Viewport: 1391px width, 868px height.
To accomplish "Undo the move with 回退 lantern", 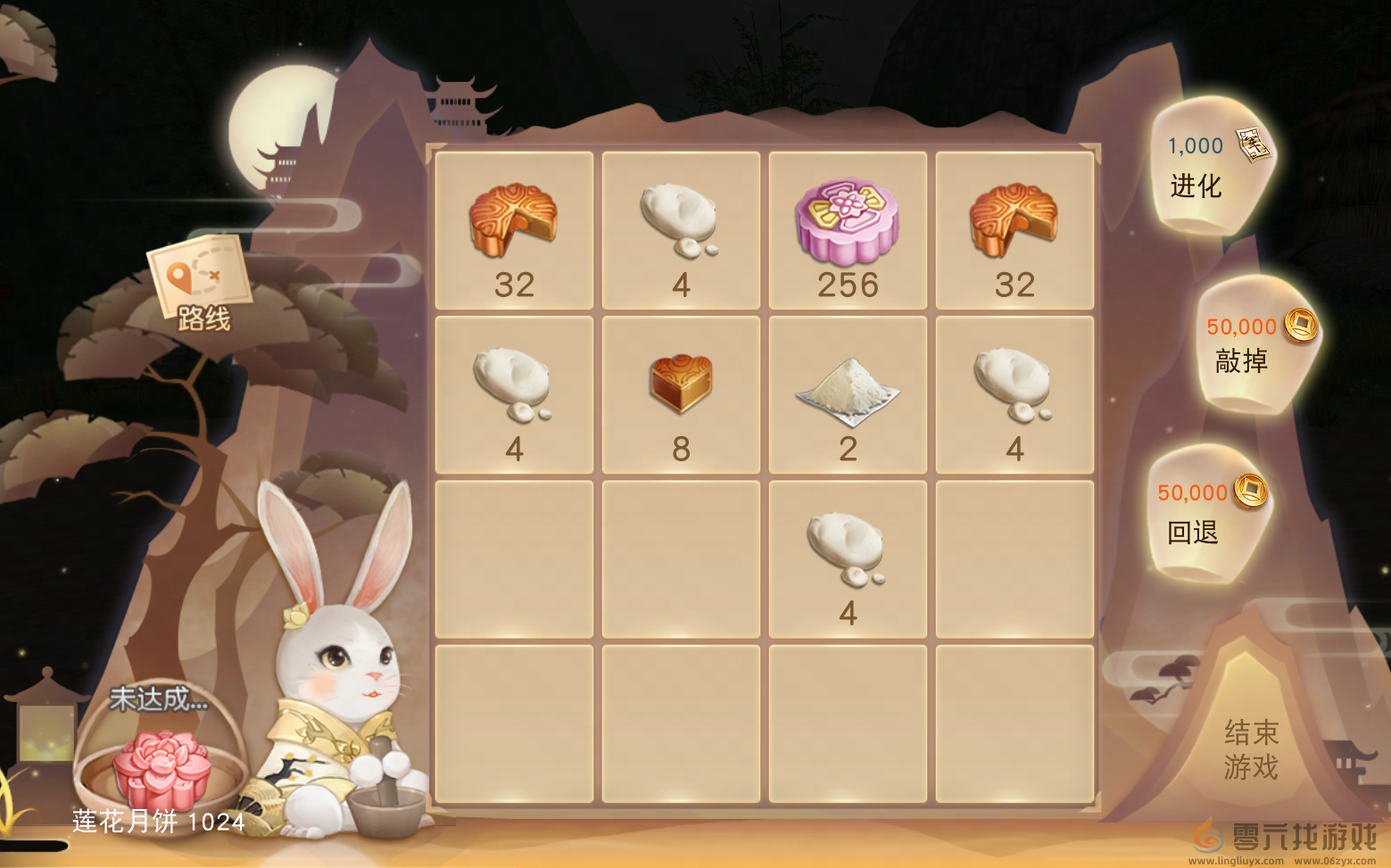I will coord(1205,514).
